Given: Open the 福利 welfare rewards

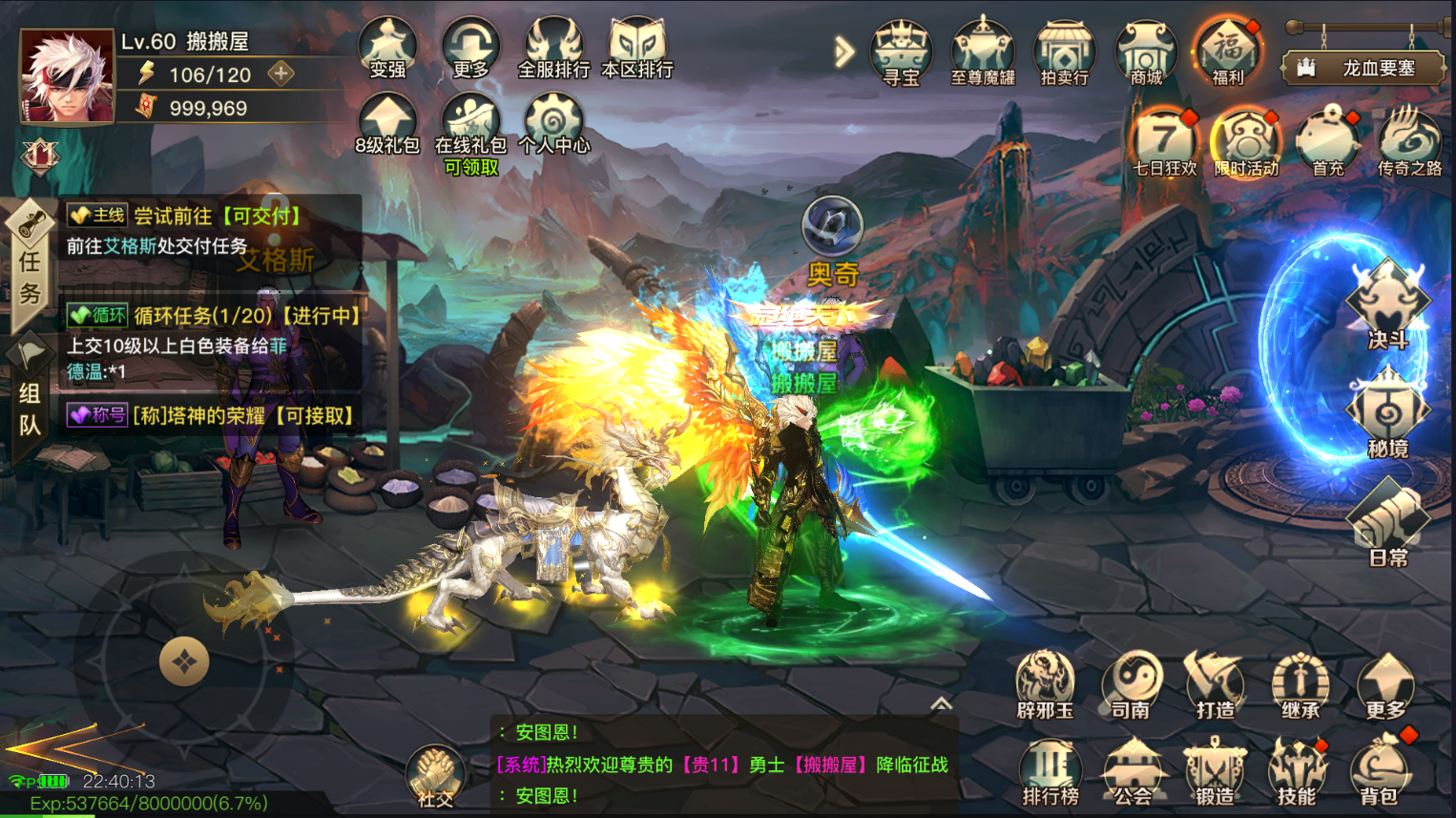Looking at the screenshot, I should 1227,52.
